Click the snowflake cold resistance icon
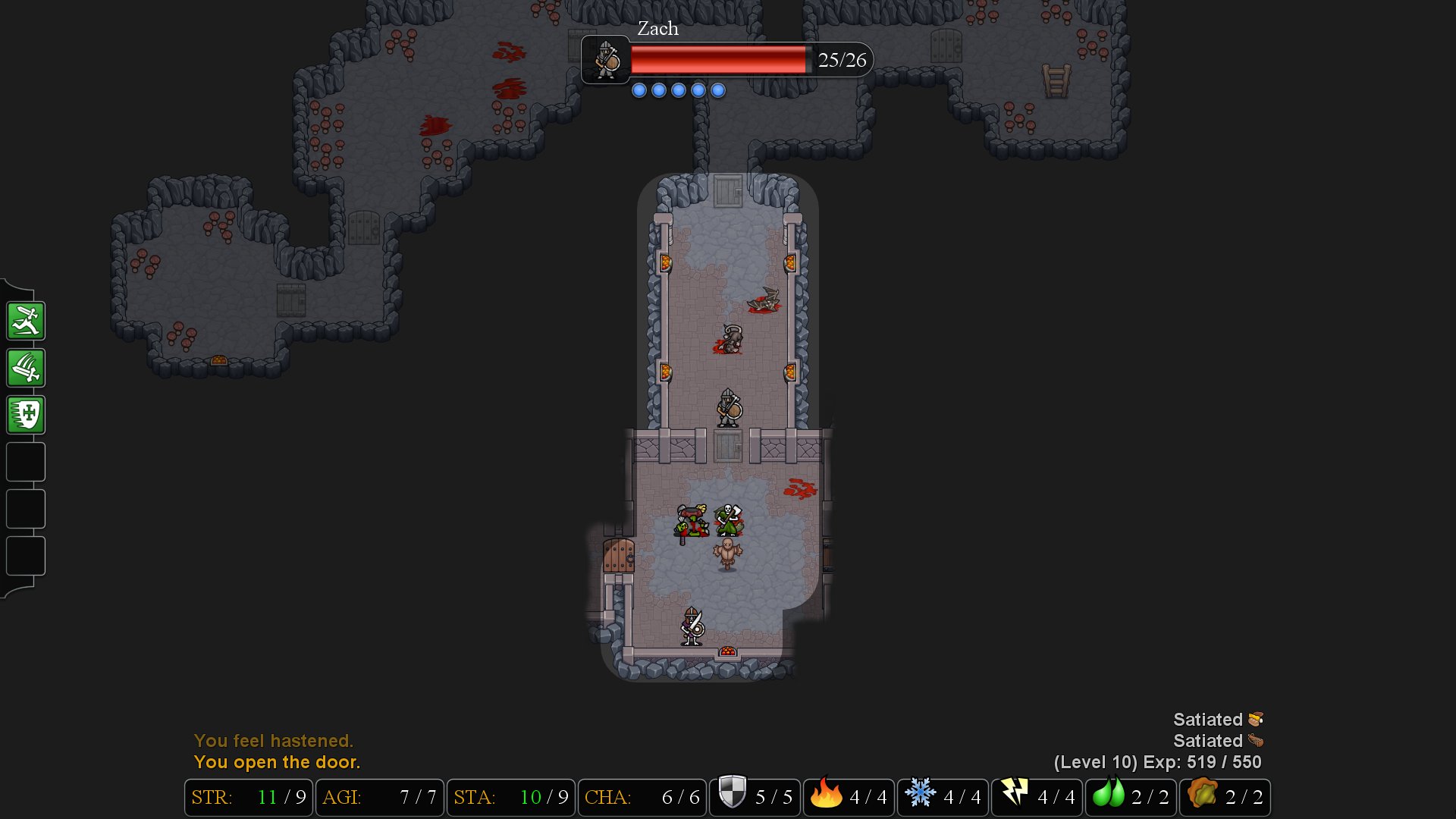Image resolution: width=1456 pixels, height=819 pixels. (x=922, y=797)
